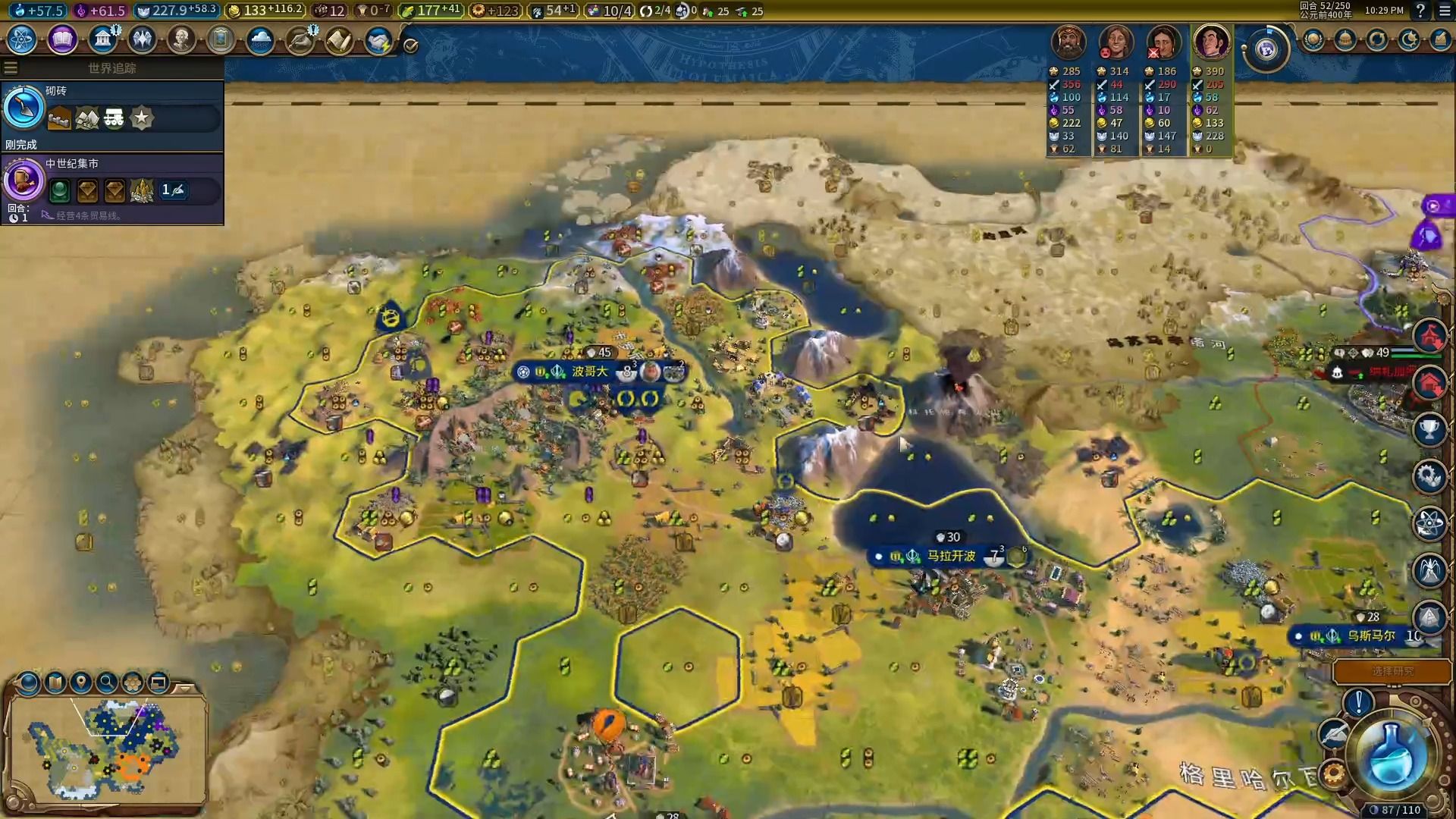The width and height of the screenshot is (1456, 819).
Task: Click the minimap to move the camera
Action: point(106,747)
